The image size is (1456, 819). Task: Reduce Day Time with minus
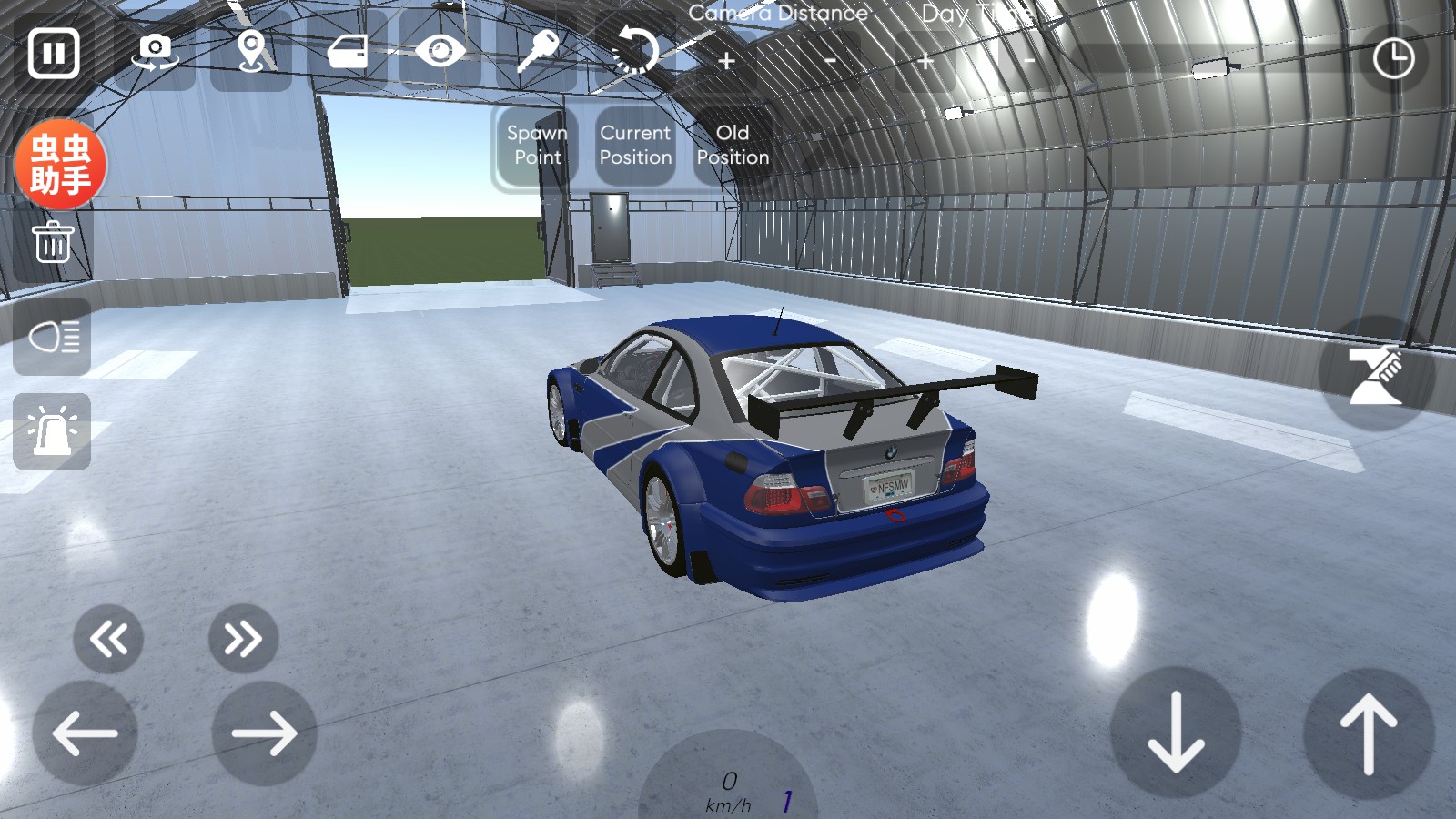[x=1029, y=62]
